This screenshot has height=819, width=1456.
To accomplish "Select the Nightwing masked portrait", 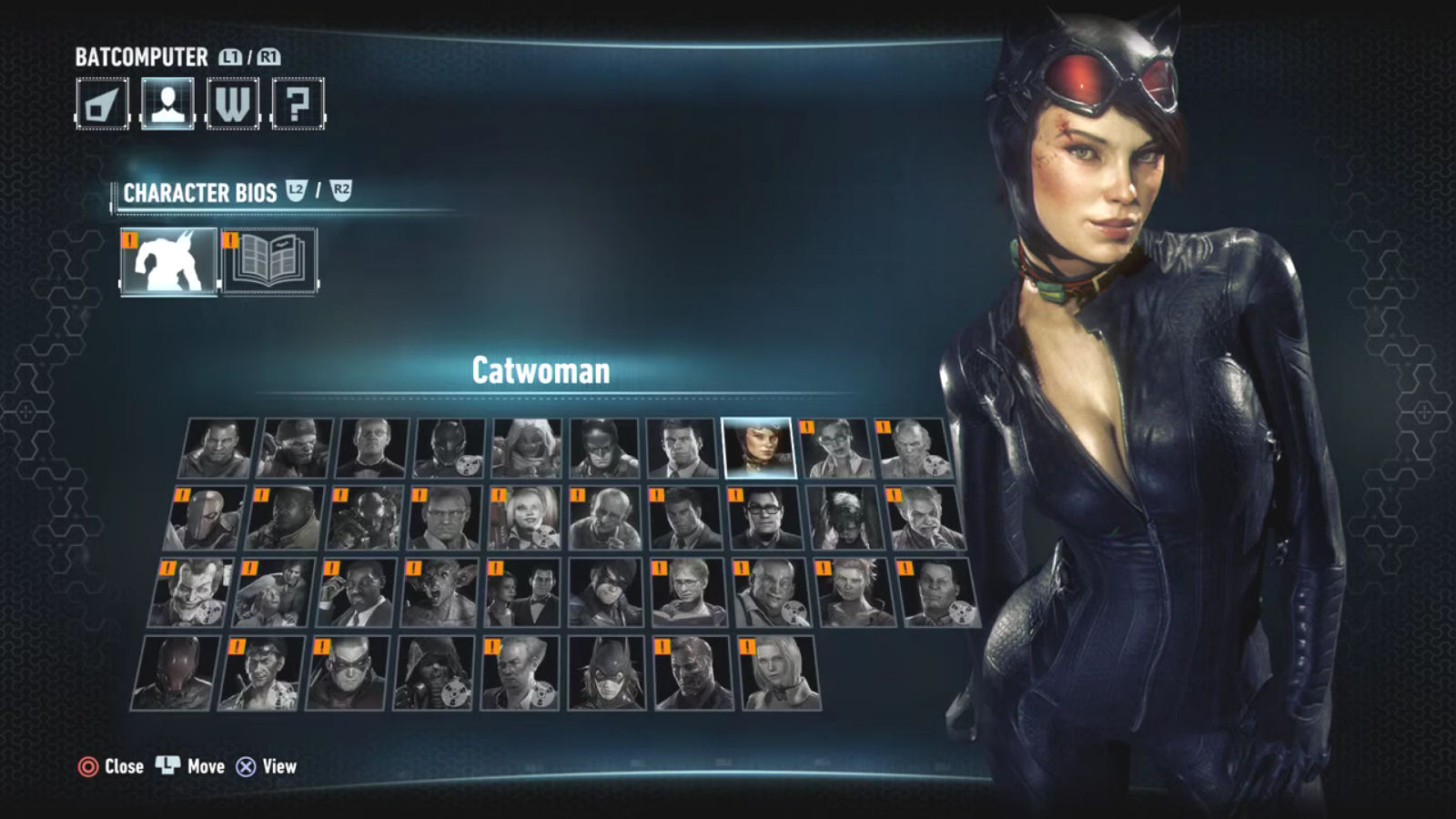I will pos(604,593).
